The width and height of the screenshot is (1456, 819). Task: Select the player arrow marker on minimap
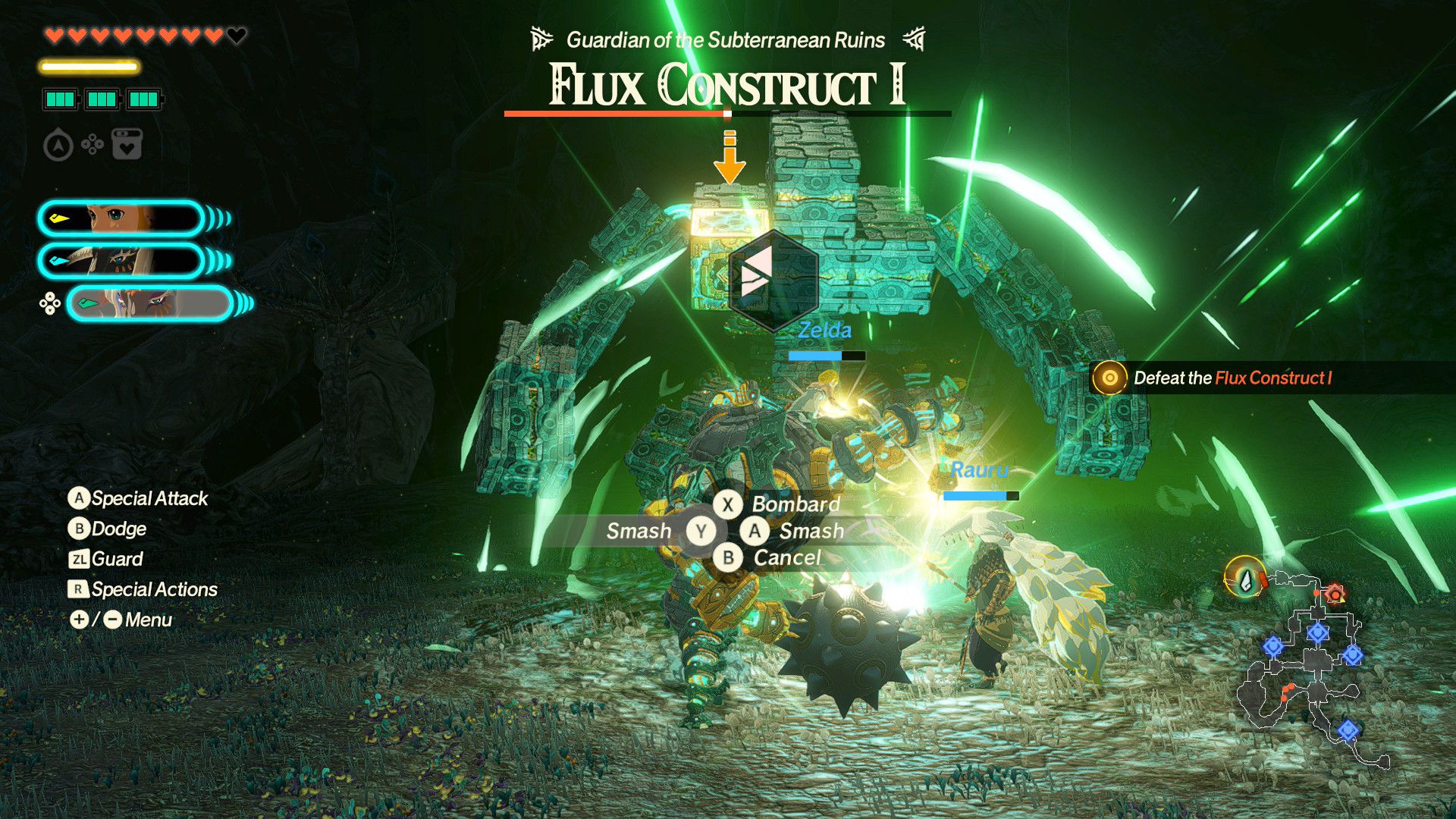point(1245,578)
